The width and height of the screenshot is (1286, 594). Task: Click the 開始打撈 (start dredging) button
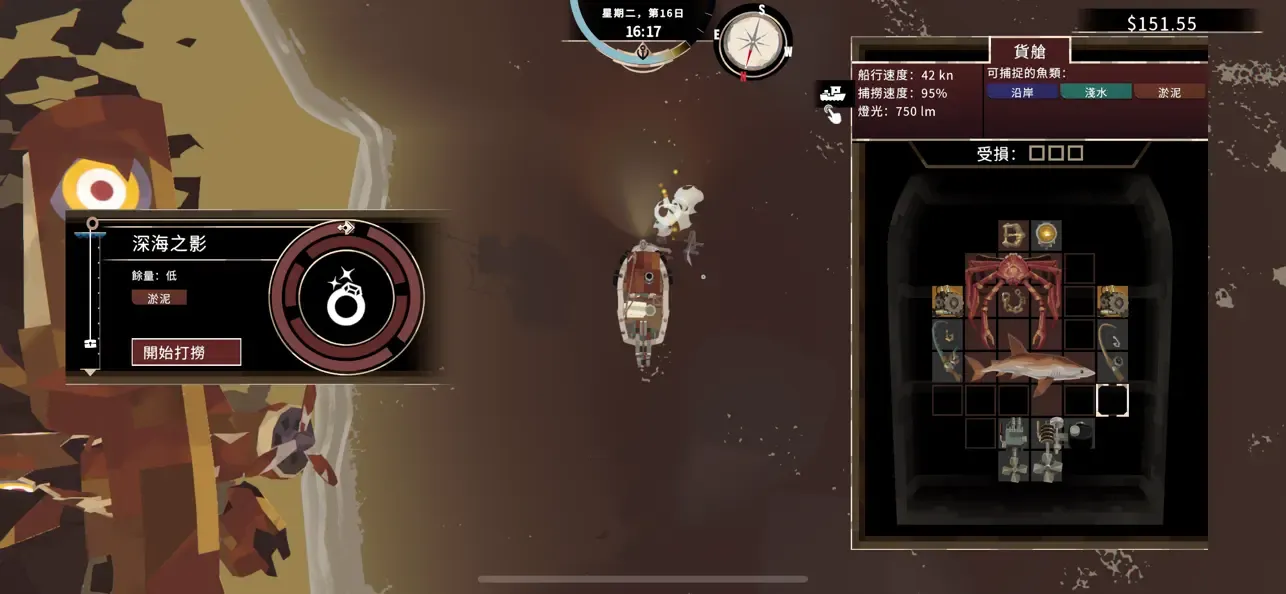tap(186, 352)
